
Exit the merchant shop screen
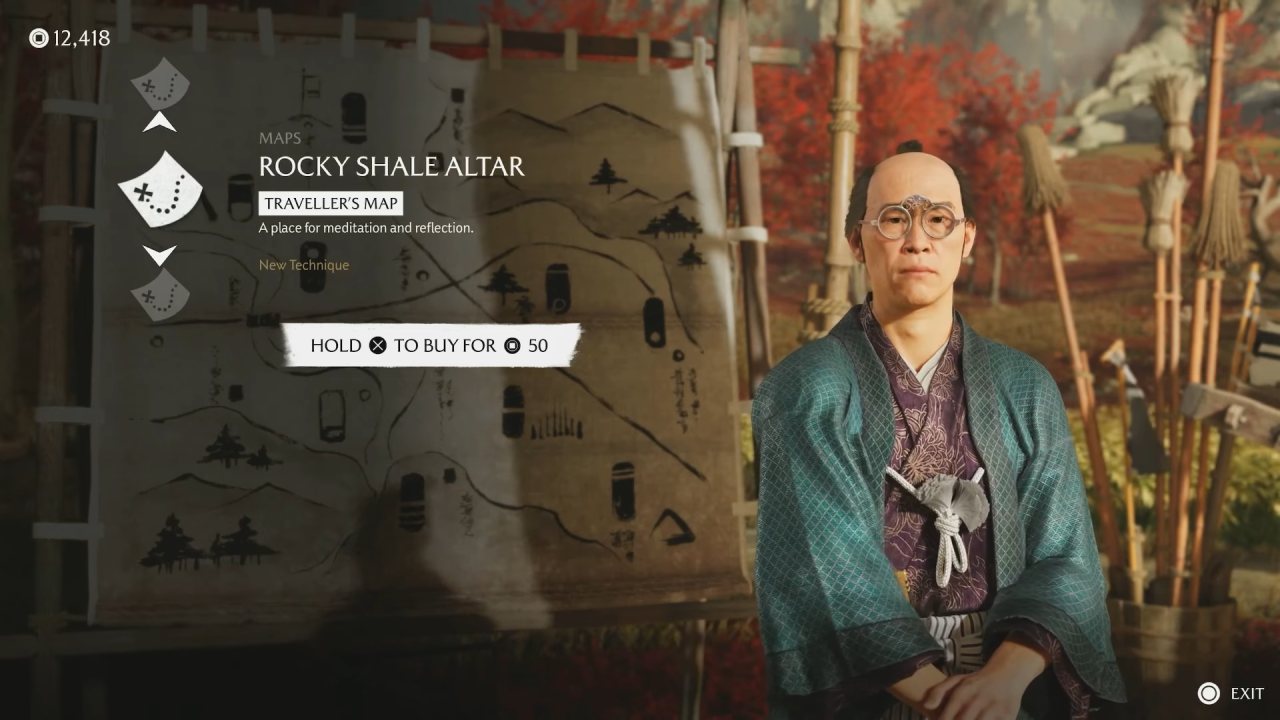pos(1234,693)
